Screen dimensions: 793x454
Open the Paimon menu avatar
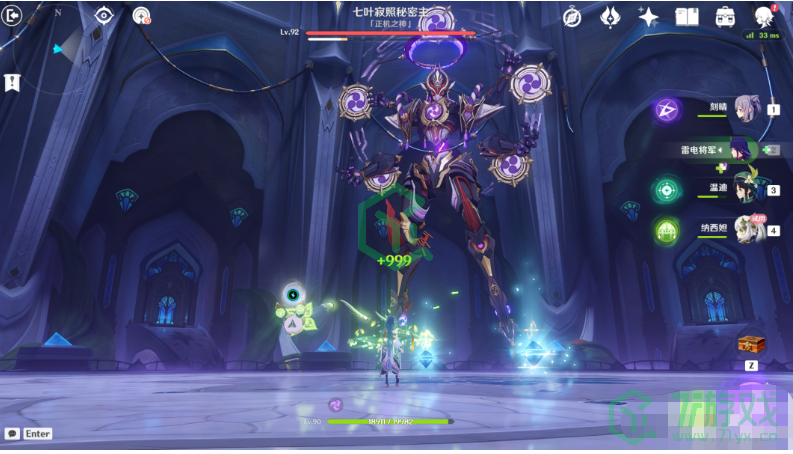(765, 16)
